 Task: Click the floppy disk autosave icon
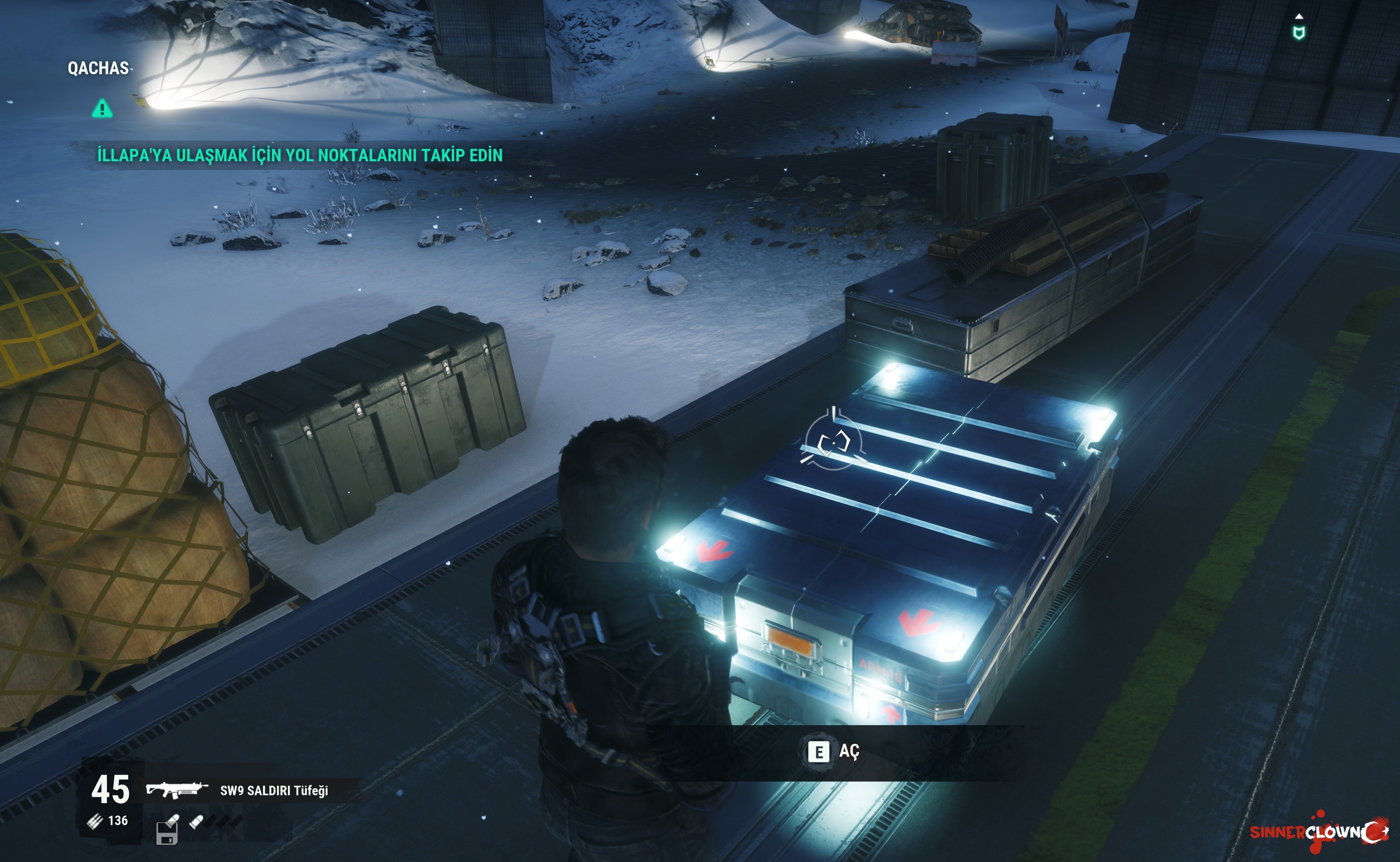tap(166, 833)
